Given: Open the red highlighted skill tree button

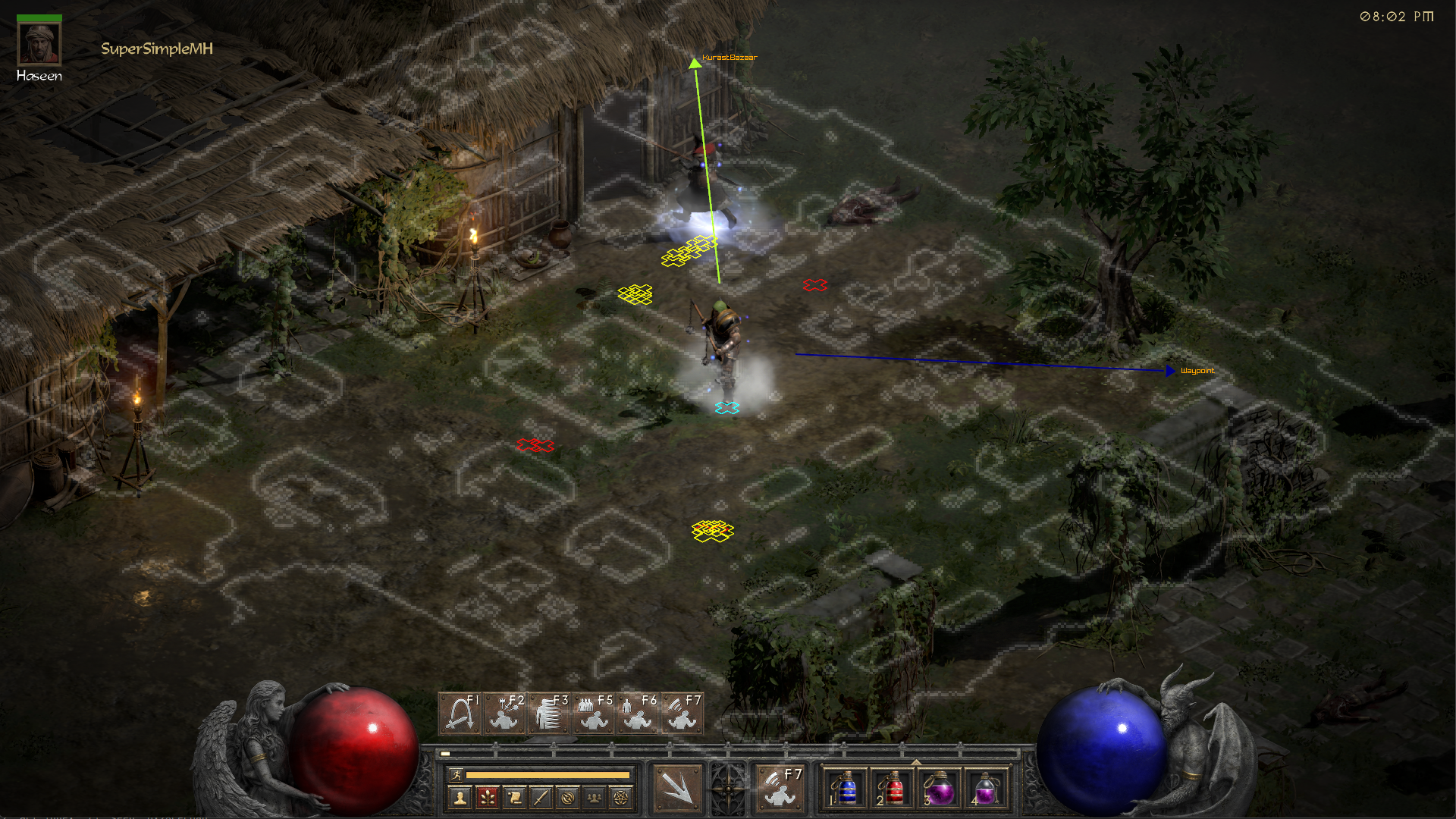Looking at the screenshot, I should tap(487, 798).
